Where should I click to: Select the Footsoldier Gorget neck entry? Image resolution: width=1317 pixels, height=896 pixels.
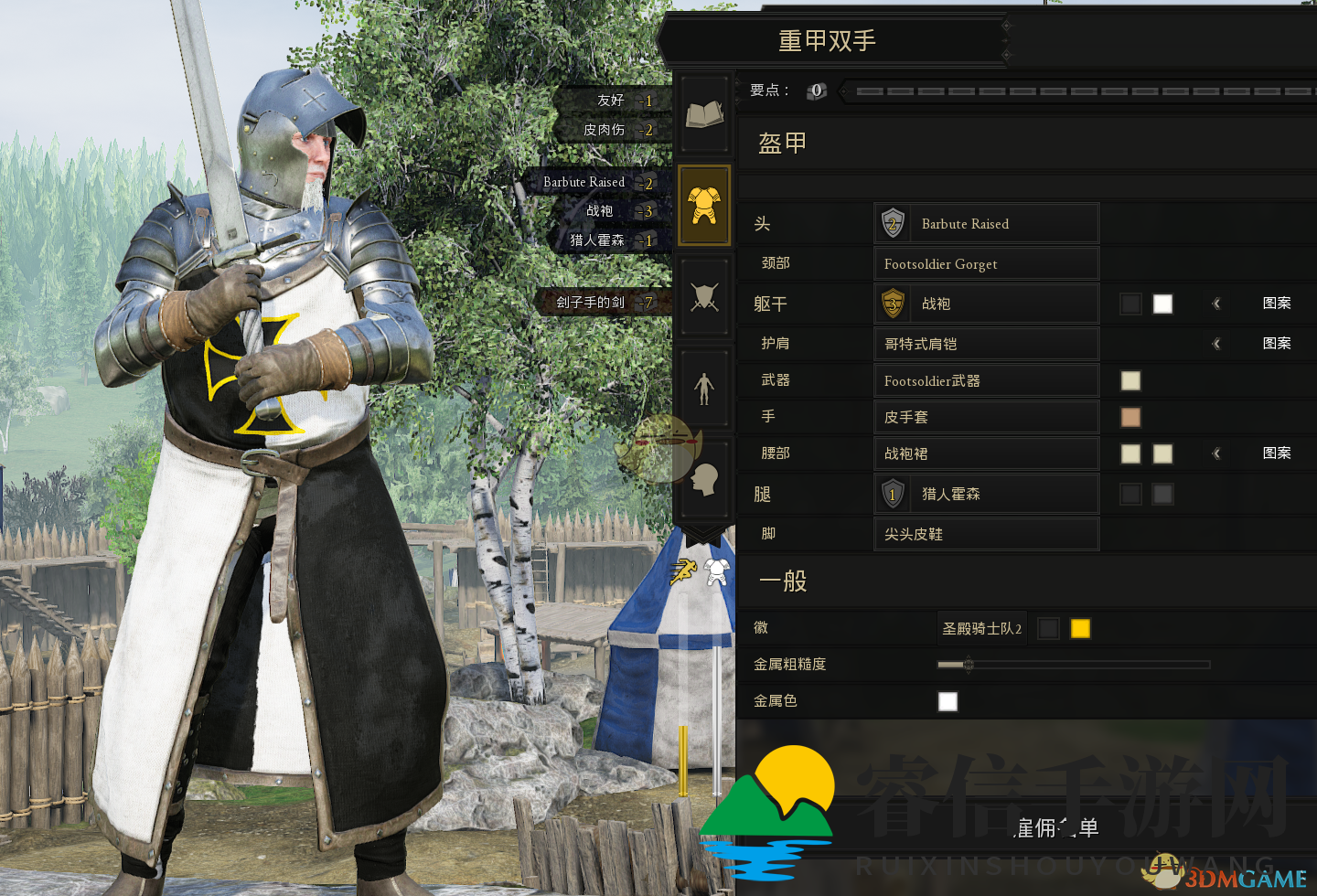coord(986,263)
